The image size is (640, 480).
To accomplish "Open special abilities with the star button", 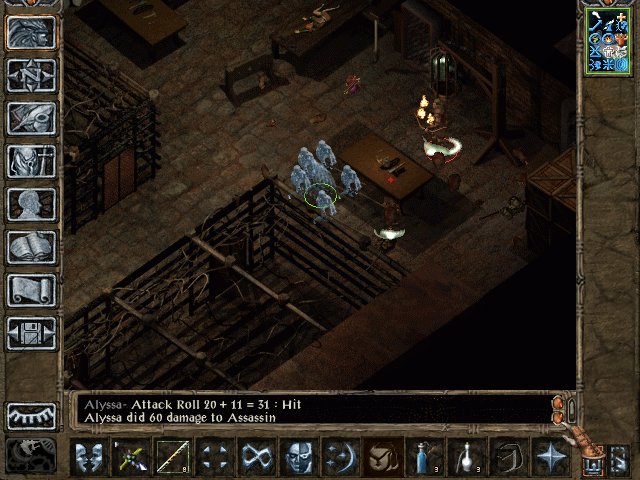I will [x=551, y=457].
